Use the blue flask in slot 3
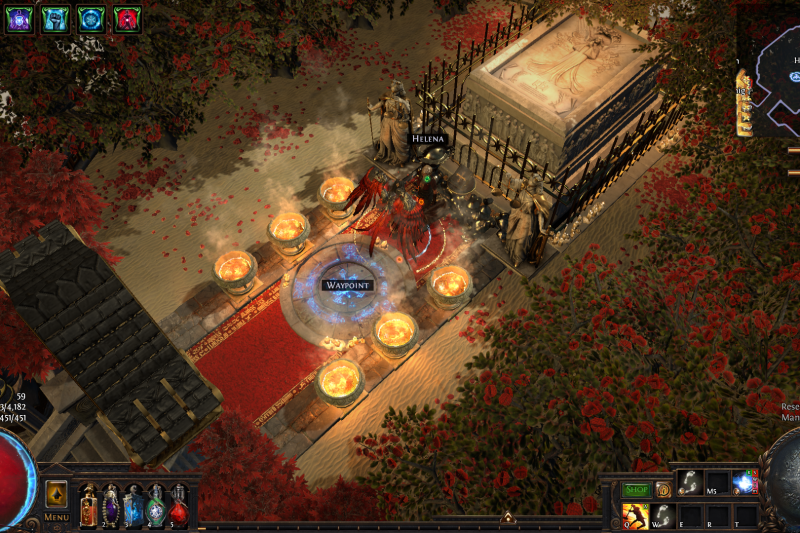The image size is (800, 533). (x=133, y=504)
